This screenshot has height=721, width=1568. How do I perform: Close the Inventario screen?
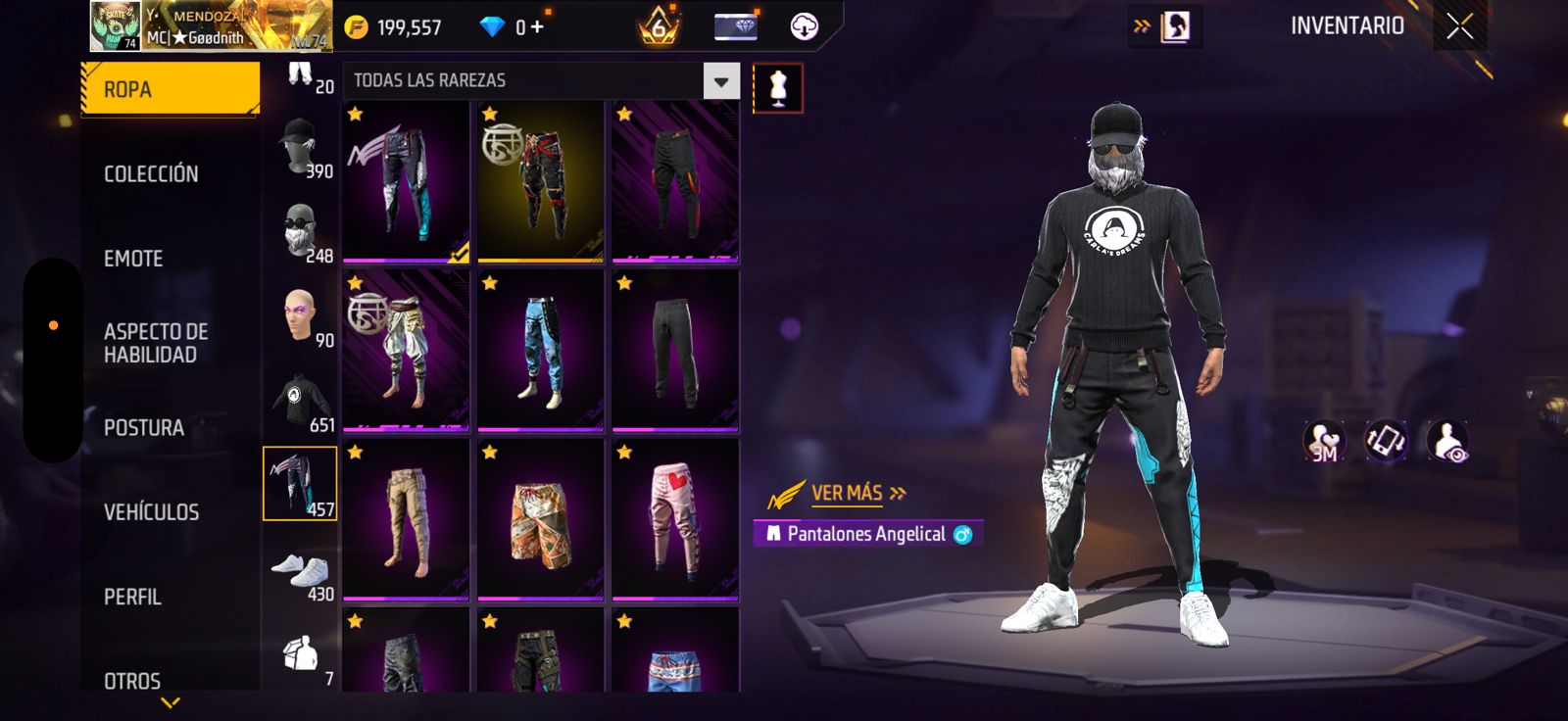[1459, 27]
